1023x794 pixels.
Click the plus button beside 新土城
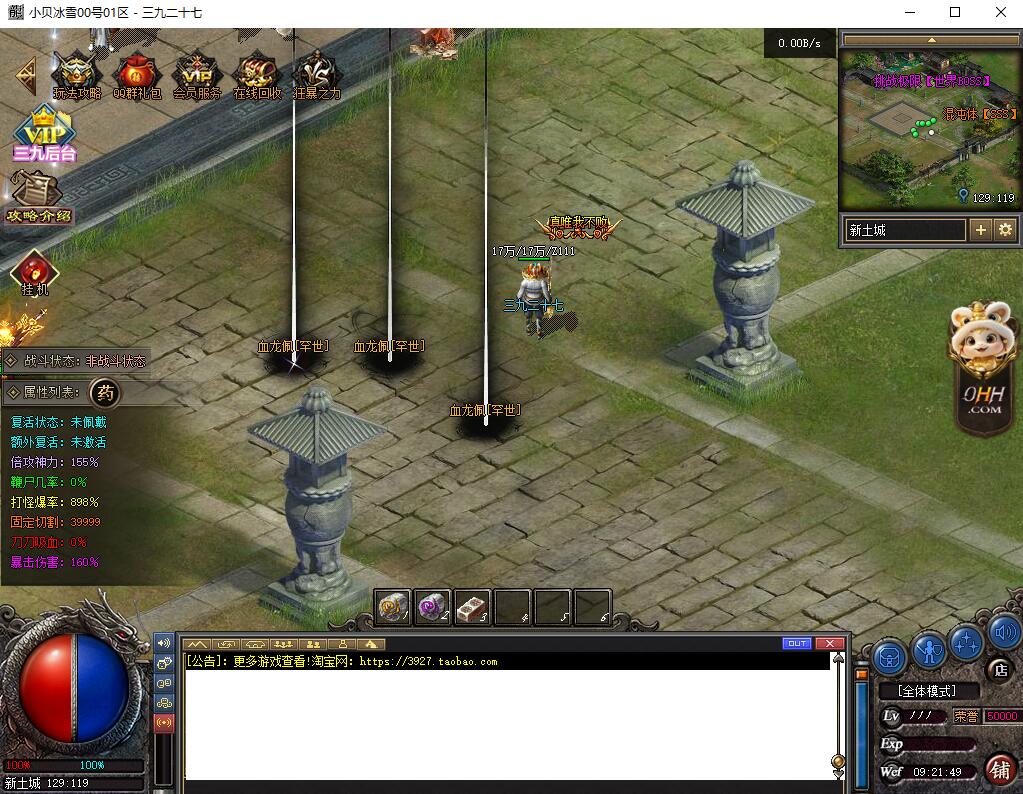(x=981, y=230)
